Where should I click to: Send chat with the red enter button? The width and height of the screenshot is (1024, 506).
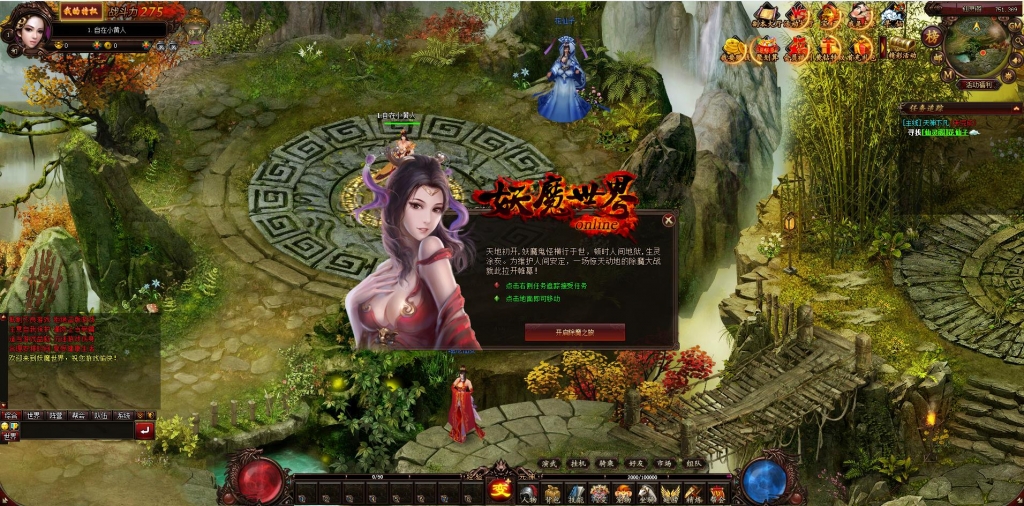tap(144, 431)
